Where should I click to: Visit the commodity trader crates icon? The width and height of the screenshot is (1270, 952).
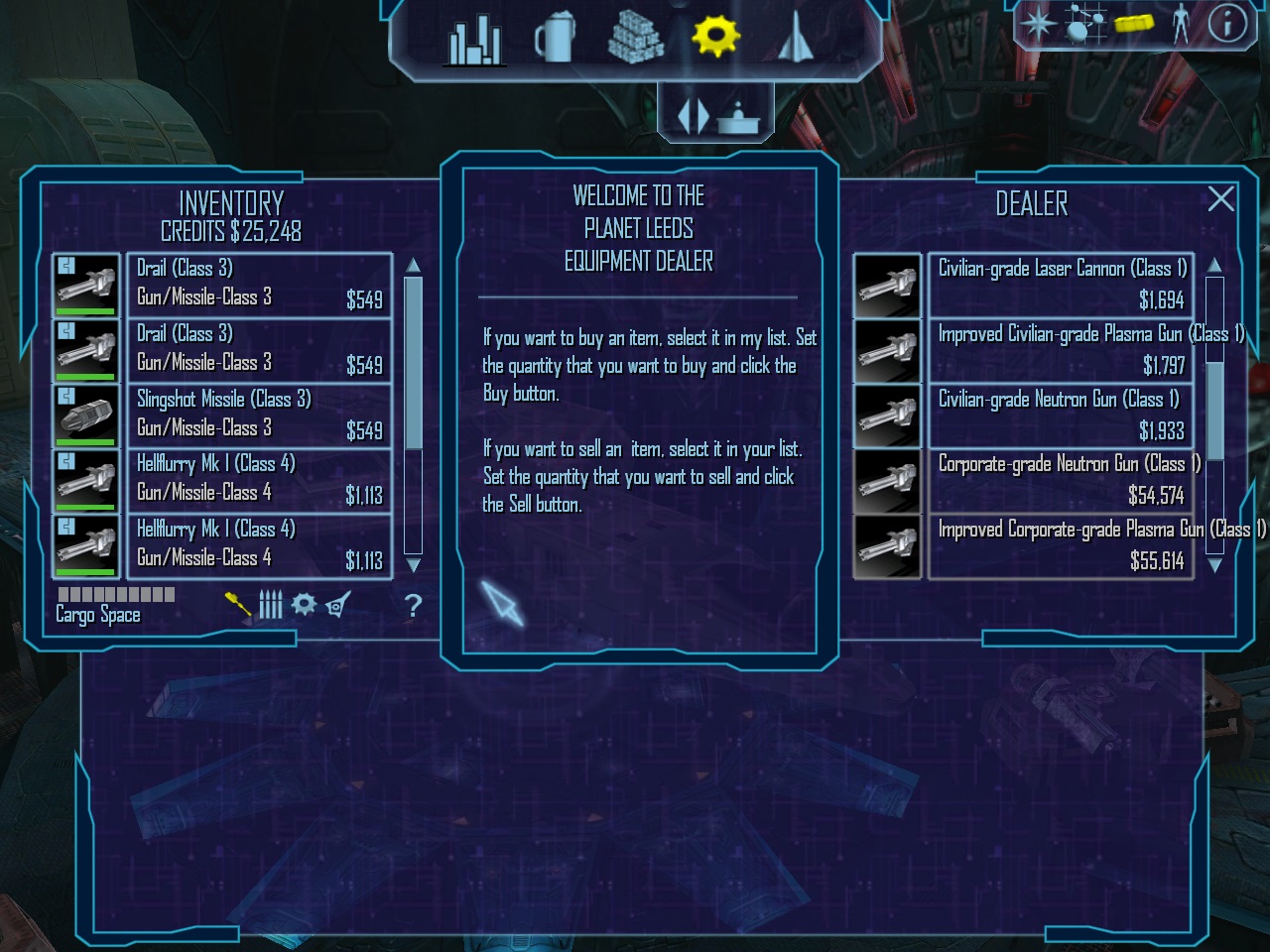[636, 38]
